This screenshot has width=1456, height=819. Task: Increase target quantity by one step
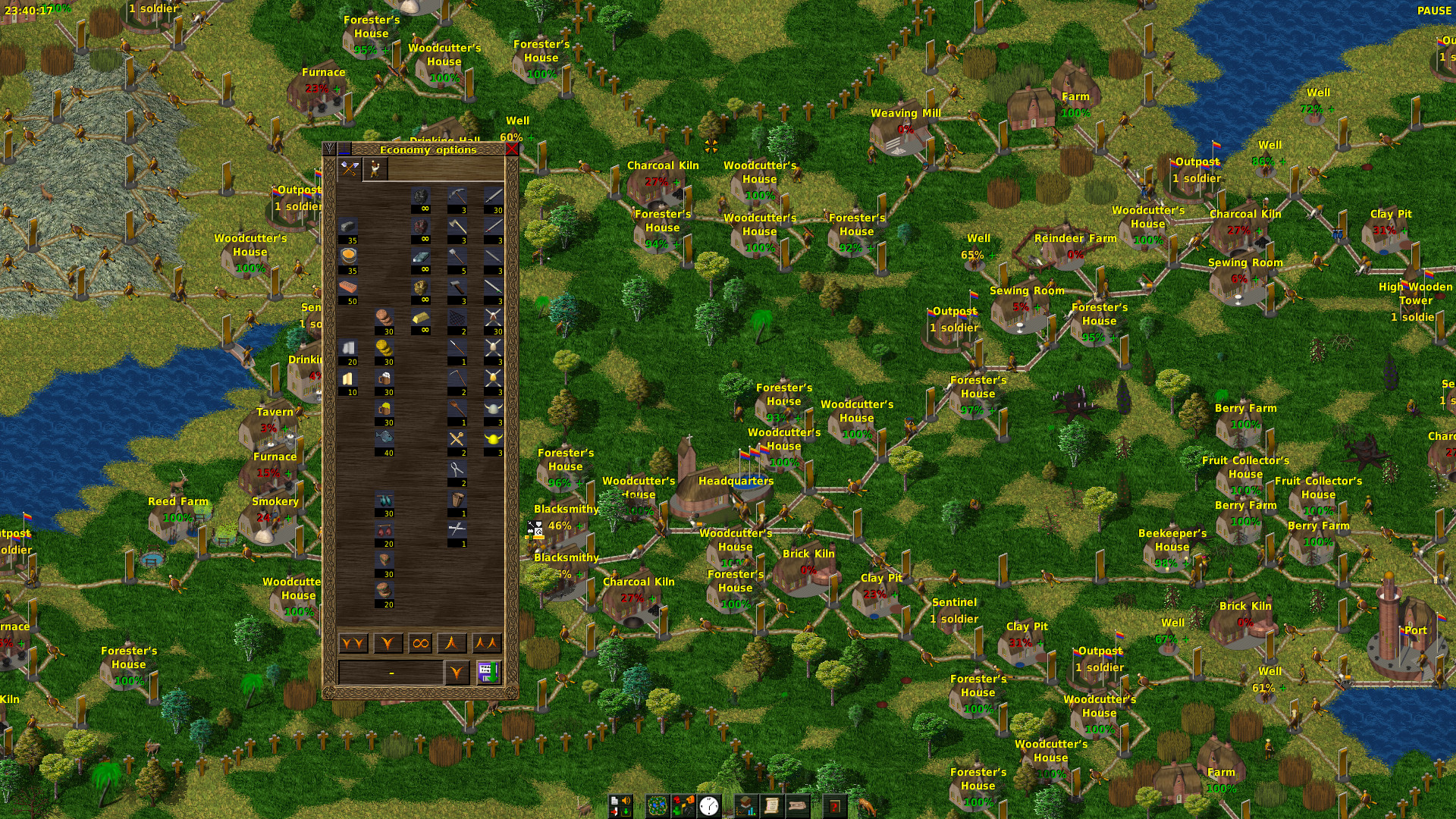453,644
